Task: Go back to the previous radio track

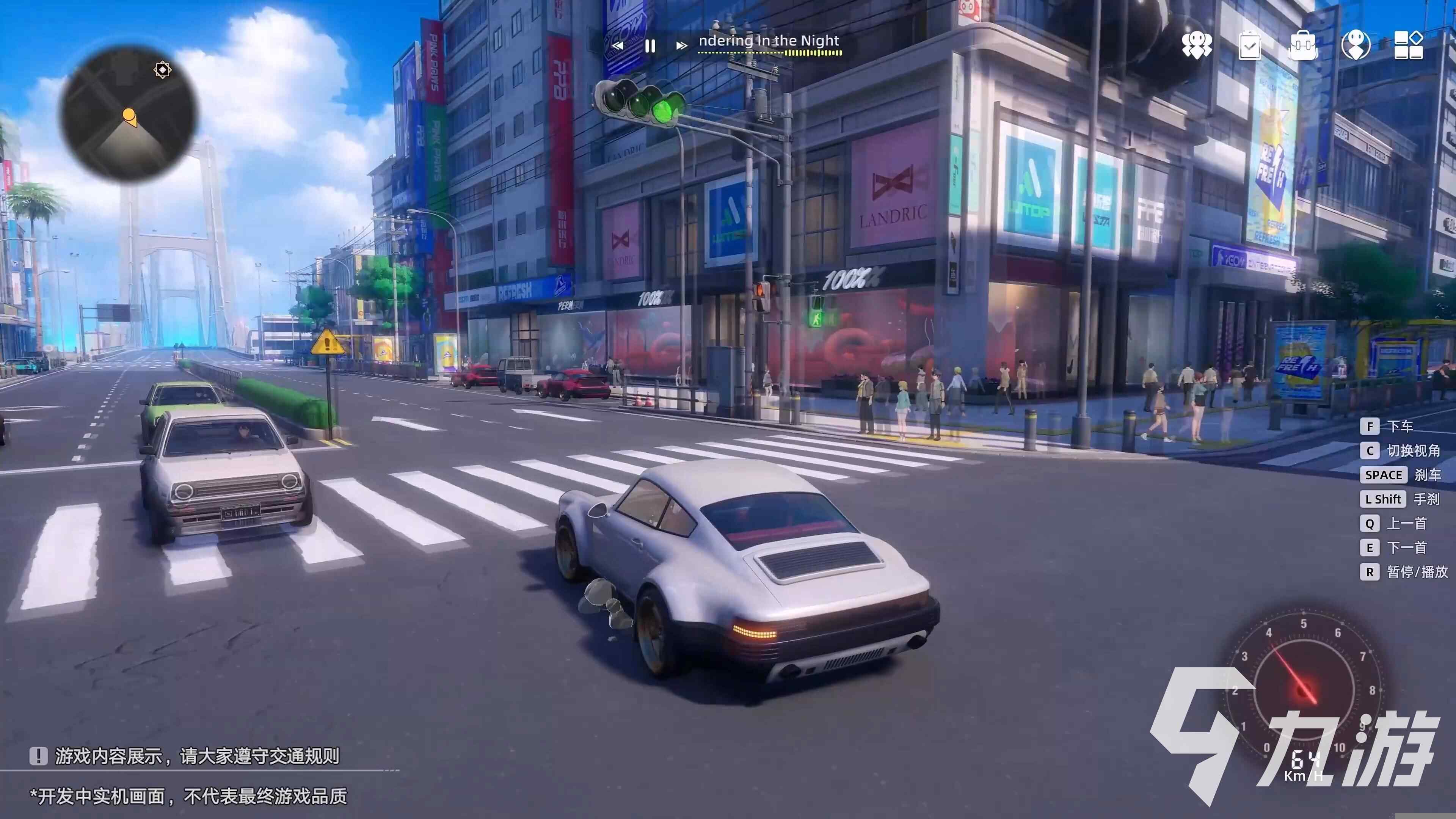Action: tap(618, 46)
